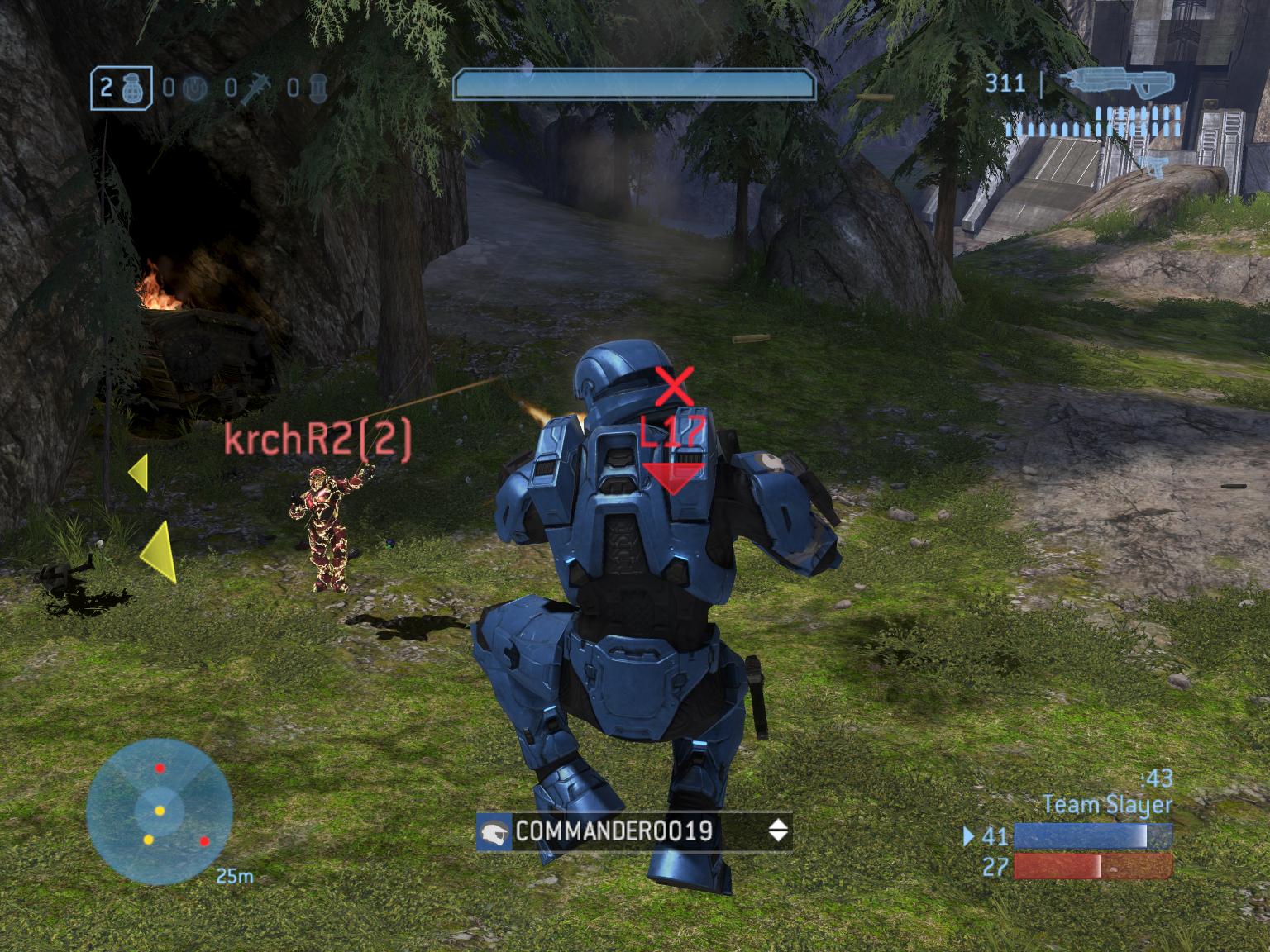This screenshot has width=1270, height=952.
Task: Click the firebomb grenade icon
Action: pyautogui.click(x=318, y=88)
